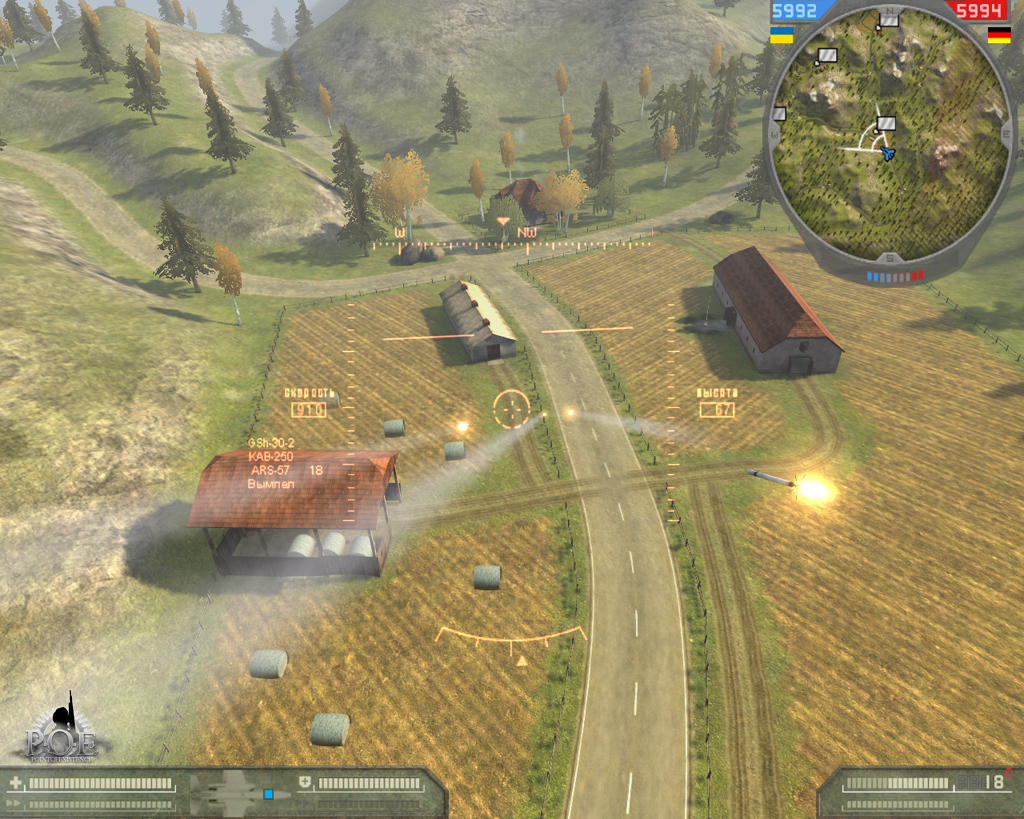Switch to the ARS-57 rockets

270,470
